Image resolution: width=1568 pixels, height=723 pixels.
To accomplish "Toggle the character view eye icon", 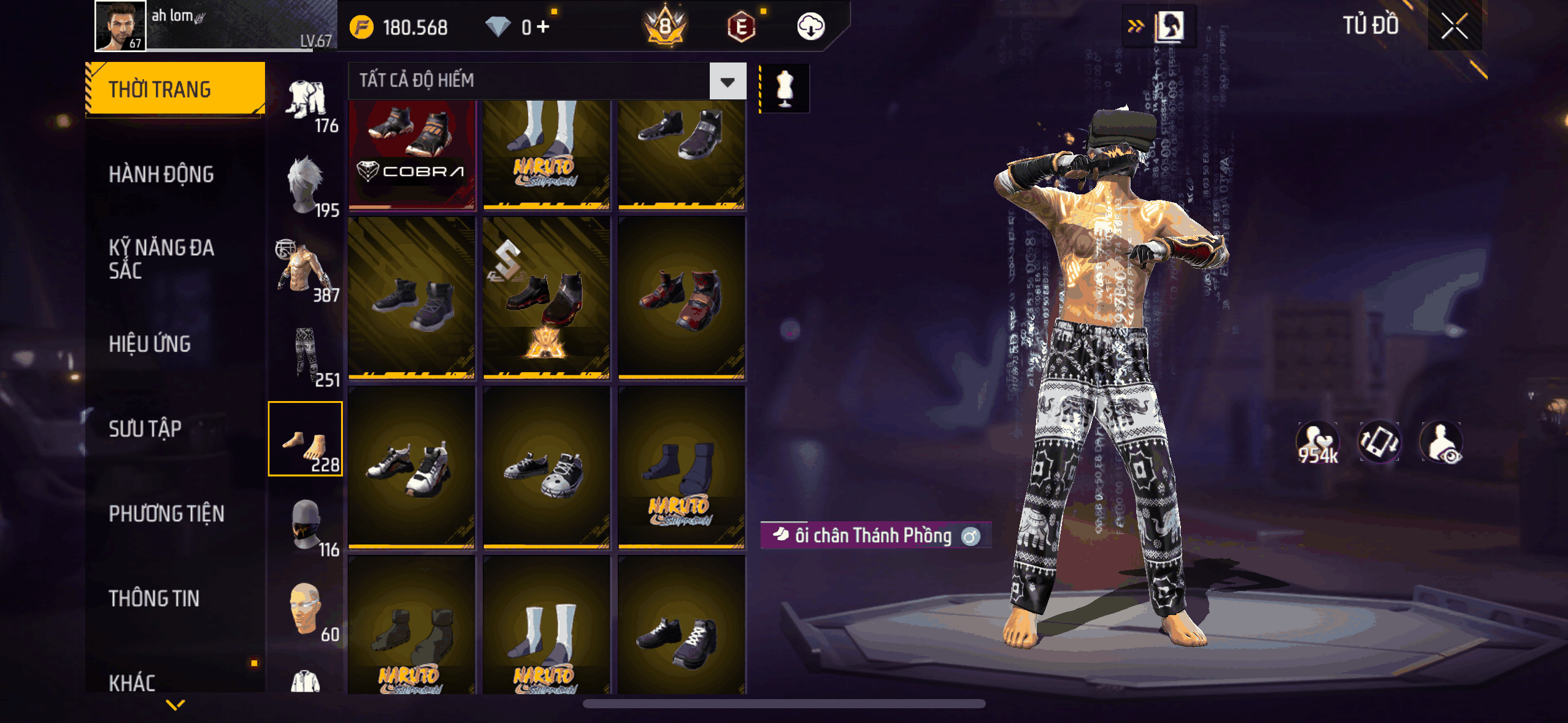I will [1441, 442].
